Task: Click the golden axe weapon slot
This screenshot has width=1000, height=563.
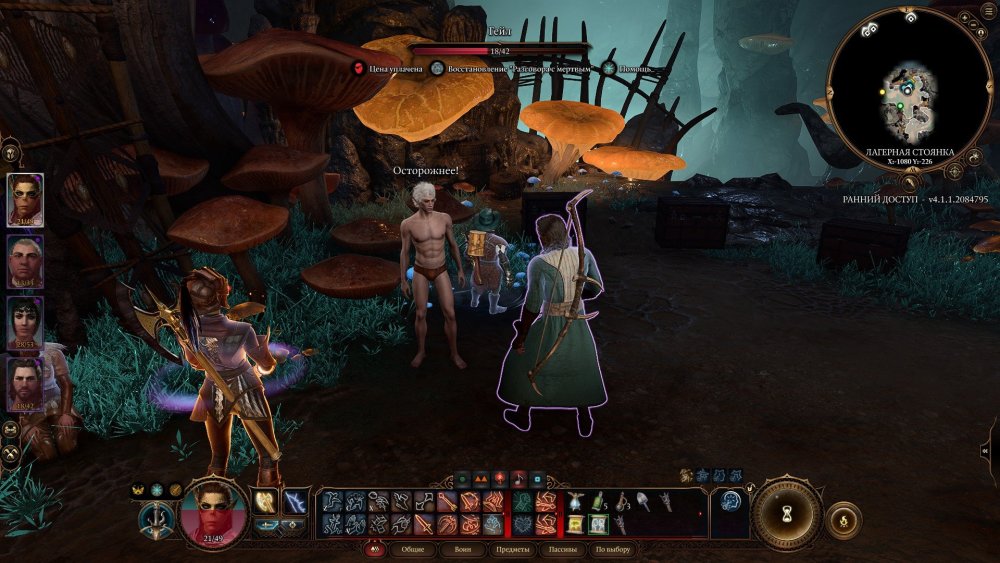Action: [x=266, y=502]
